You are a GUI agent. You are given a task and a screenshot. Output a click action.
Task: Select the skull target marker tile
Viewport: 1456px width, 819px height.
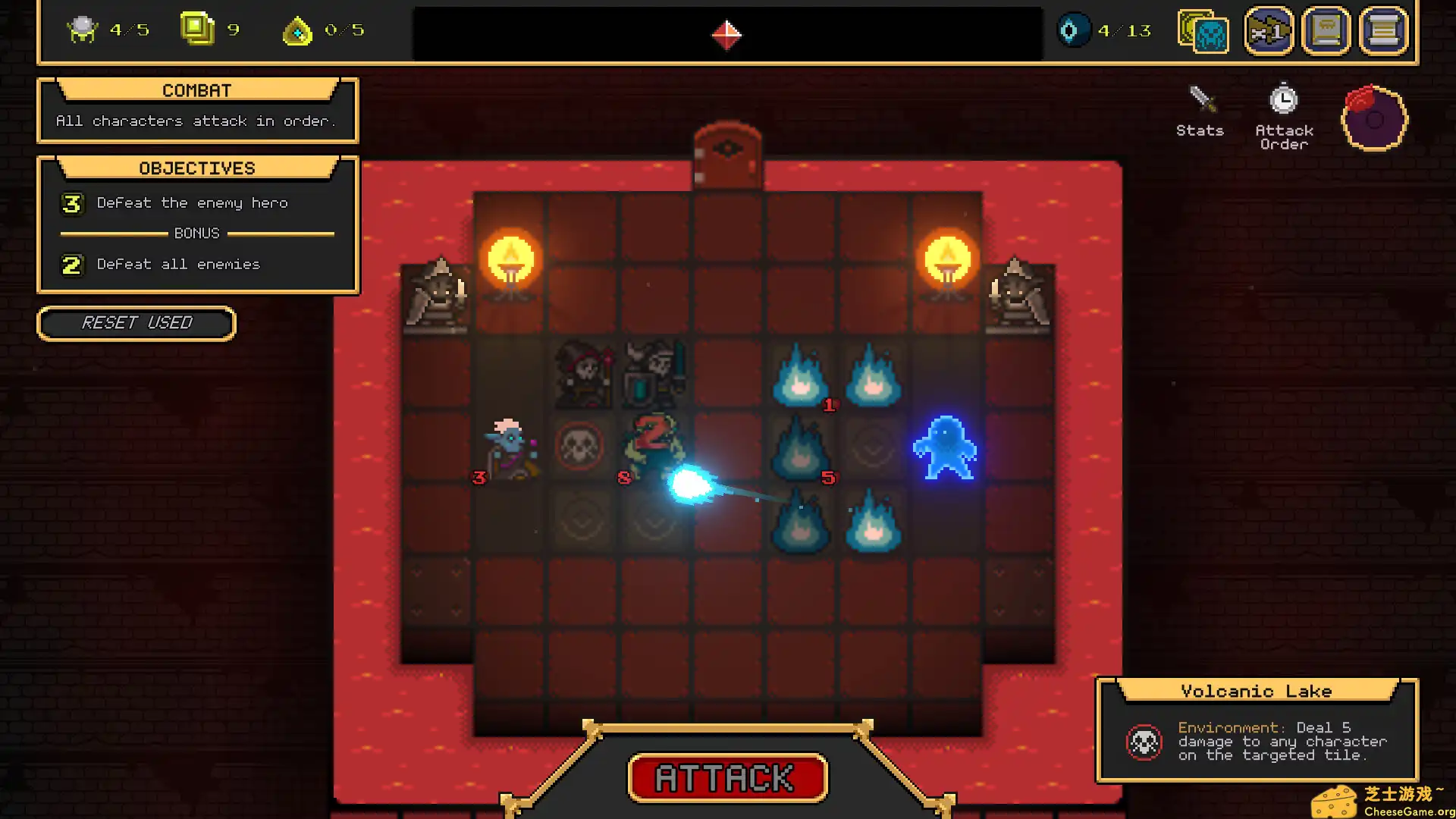[x=580, y=447]
